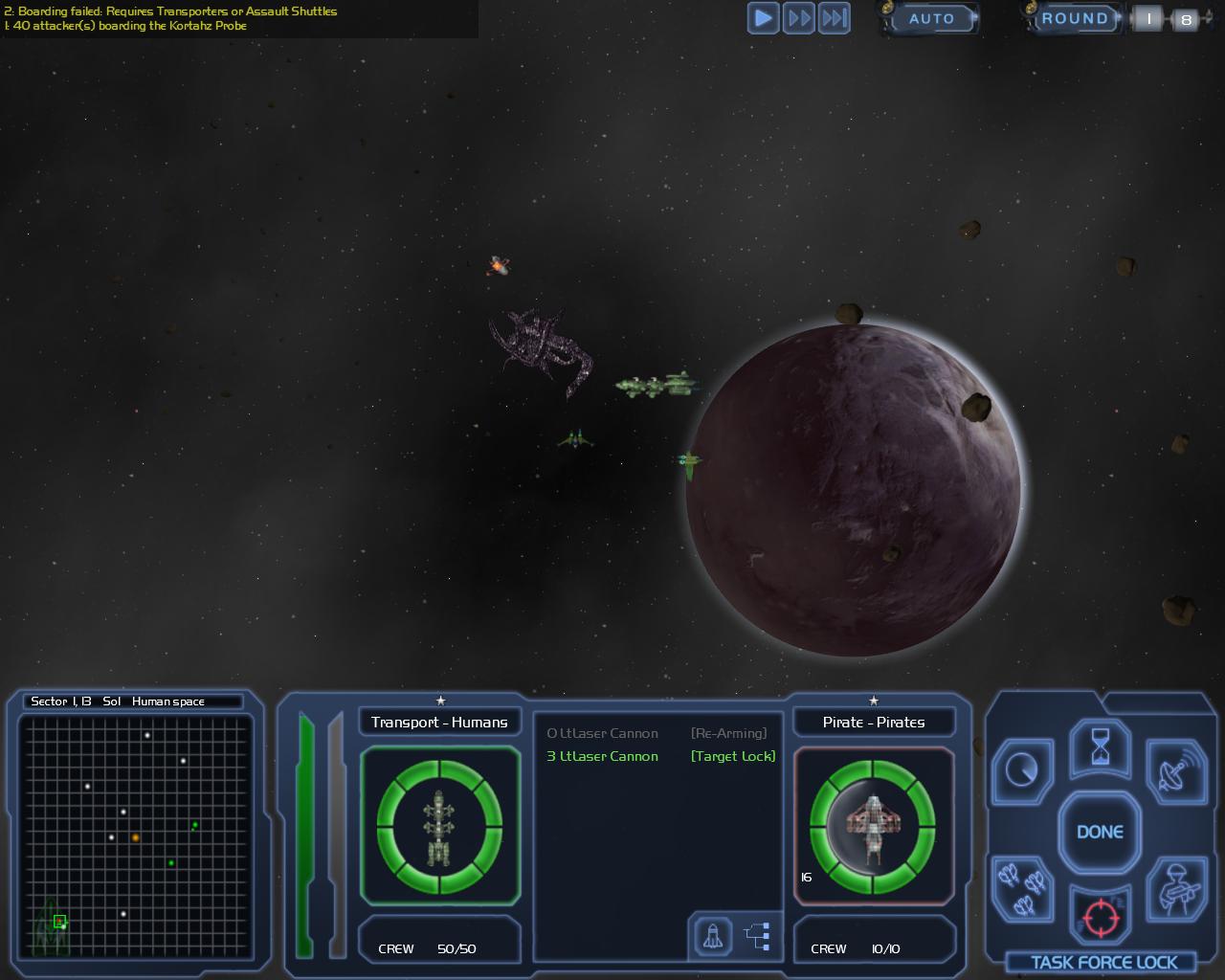Select the Transport ship portrait
Image resolution: width=1225 pixels, height=980 pixels.
click(439, 827)
